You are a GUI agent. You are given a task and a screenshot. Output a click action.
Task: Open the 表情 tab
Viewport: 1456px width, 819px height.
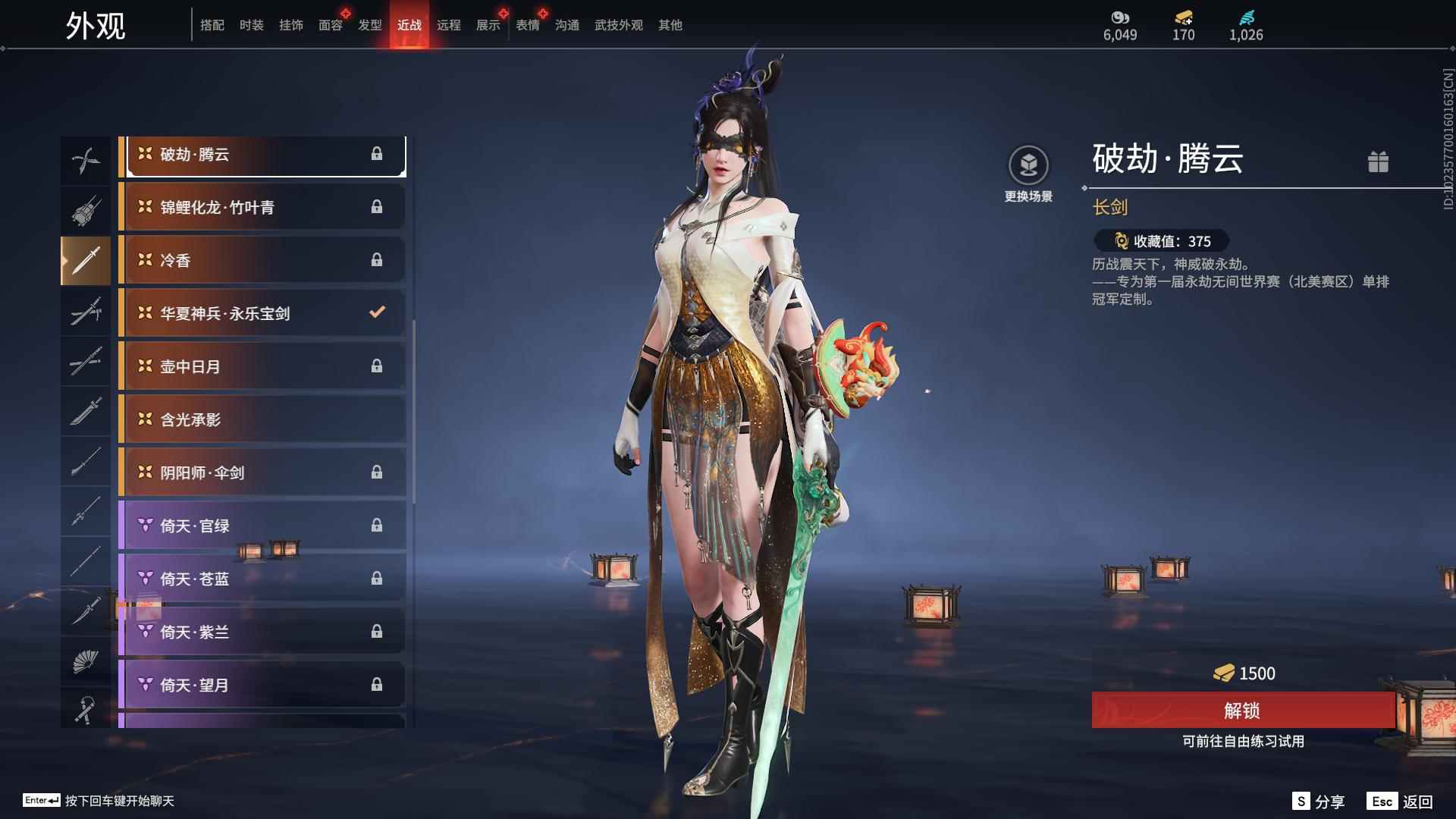coord(527,25)
